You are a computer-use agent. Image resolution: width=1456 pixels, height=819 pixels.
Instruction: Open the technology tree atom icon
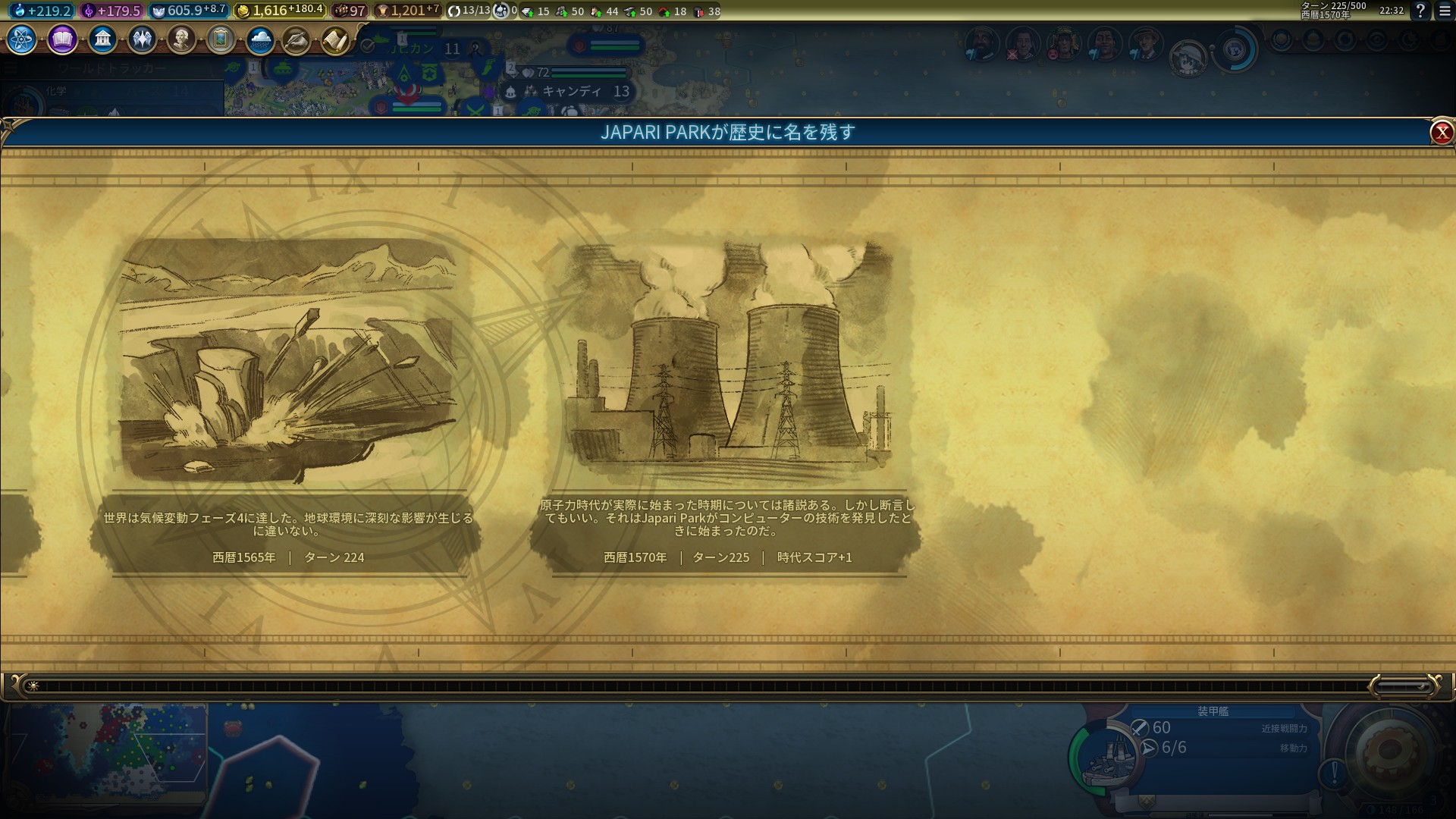22,39
